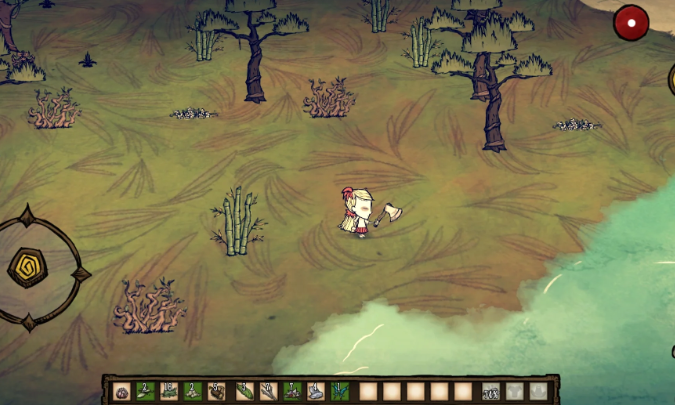The height and width of the screenshot is (405, 675).
Task: Tap the red record button
Action: click(631, 22)
